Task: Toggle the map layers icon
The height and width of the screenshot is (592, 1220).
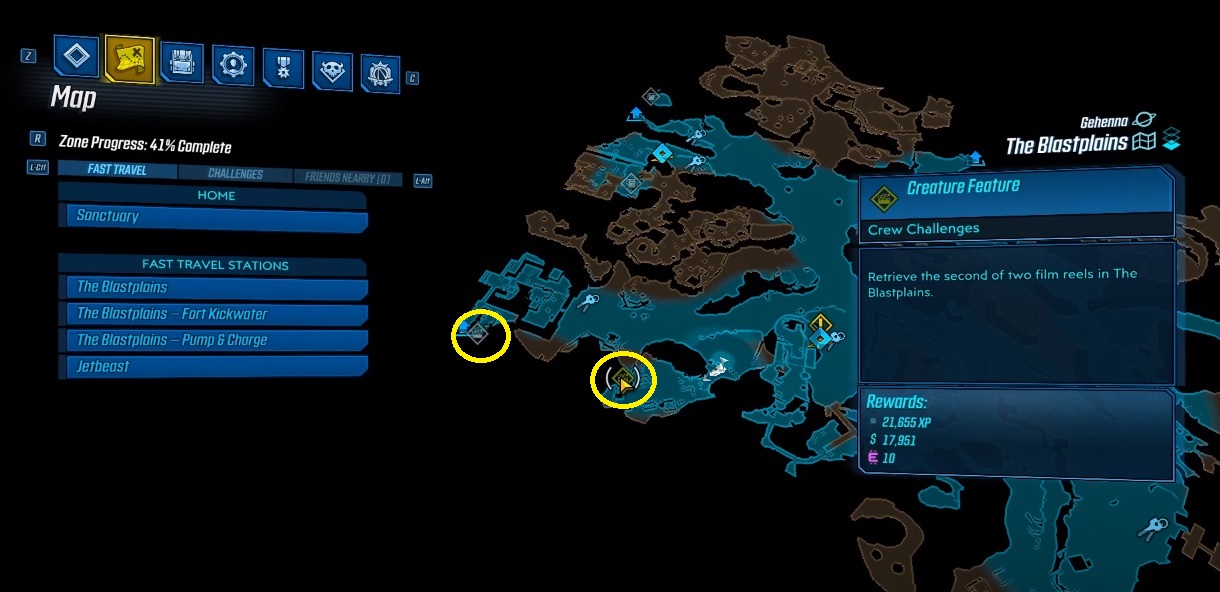Action: click(1171, 140)
